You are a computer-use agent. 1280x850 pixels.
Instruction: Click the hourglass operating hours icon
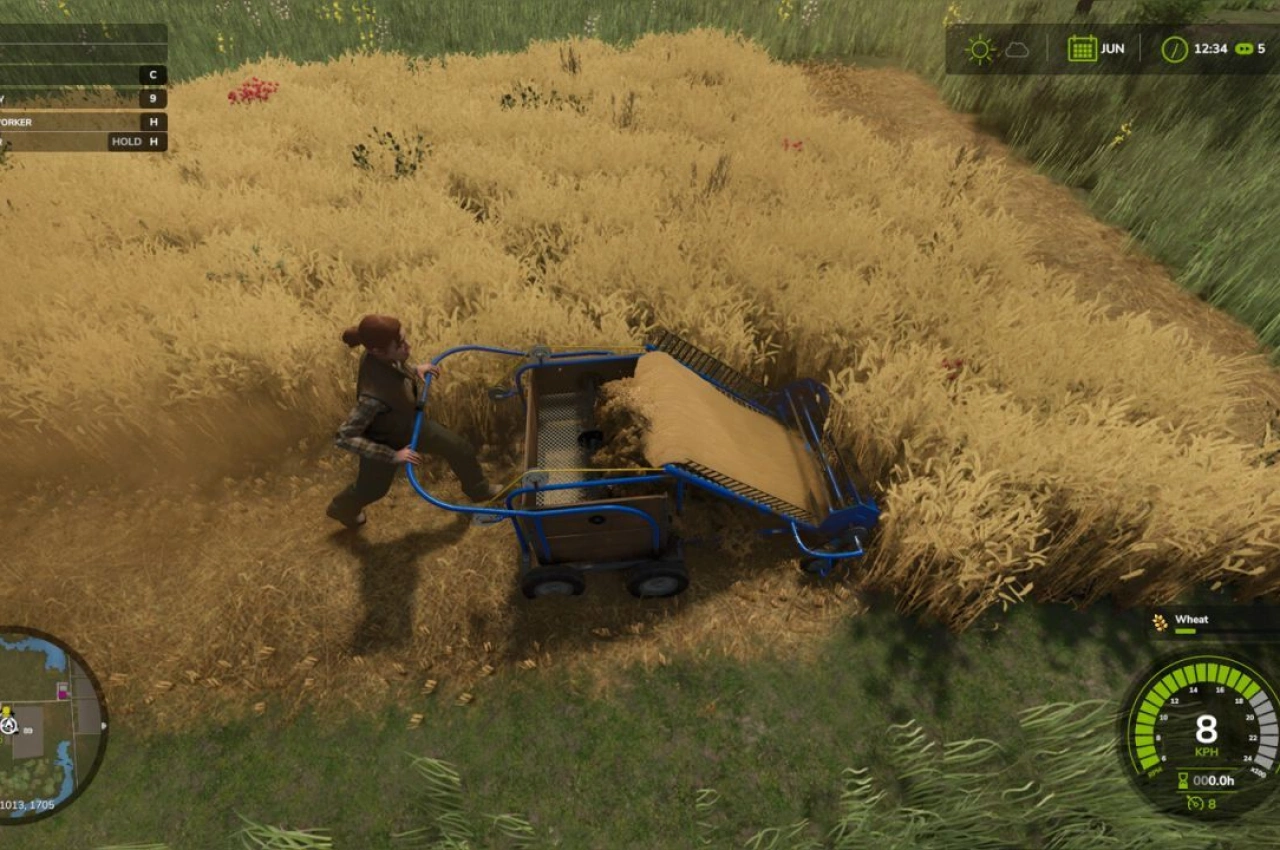point(1183,779)
